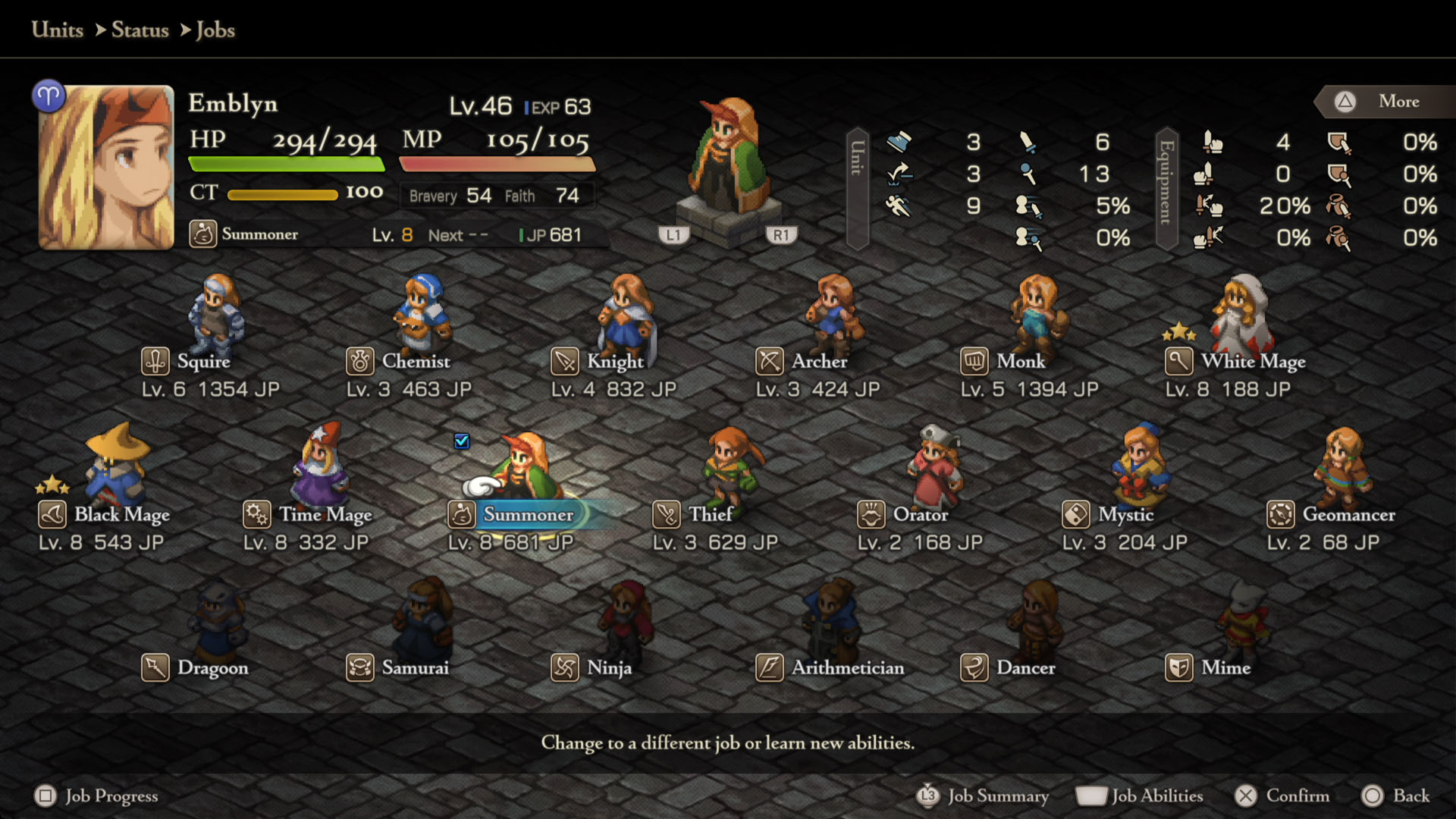
Task: Pick the Mystic job
Action: [x=1125, y=514]
